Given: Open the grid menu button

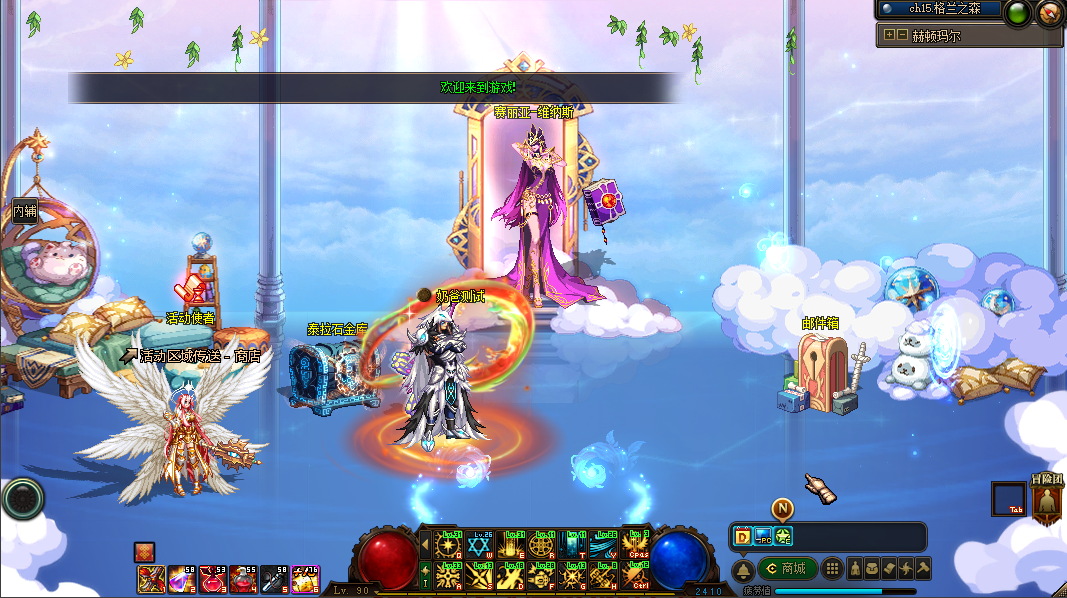Looking at the screenshot, I should click(832, 569).
